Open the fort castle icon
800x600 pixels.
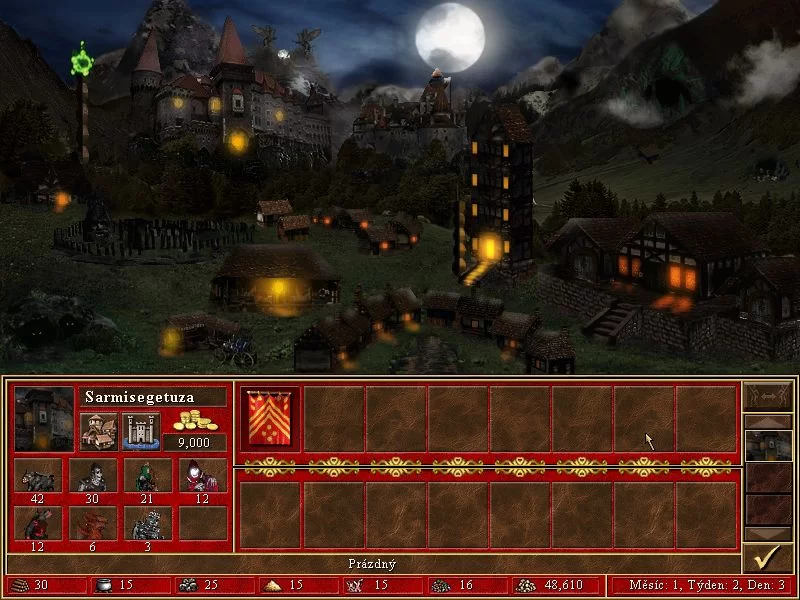[x=141, y=431]
